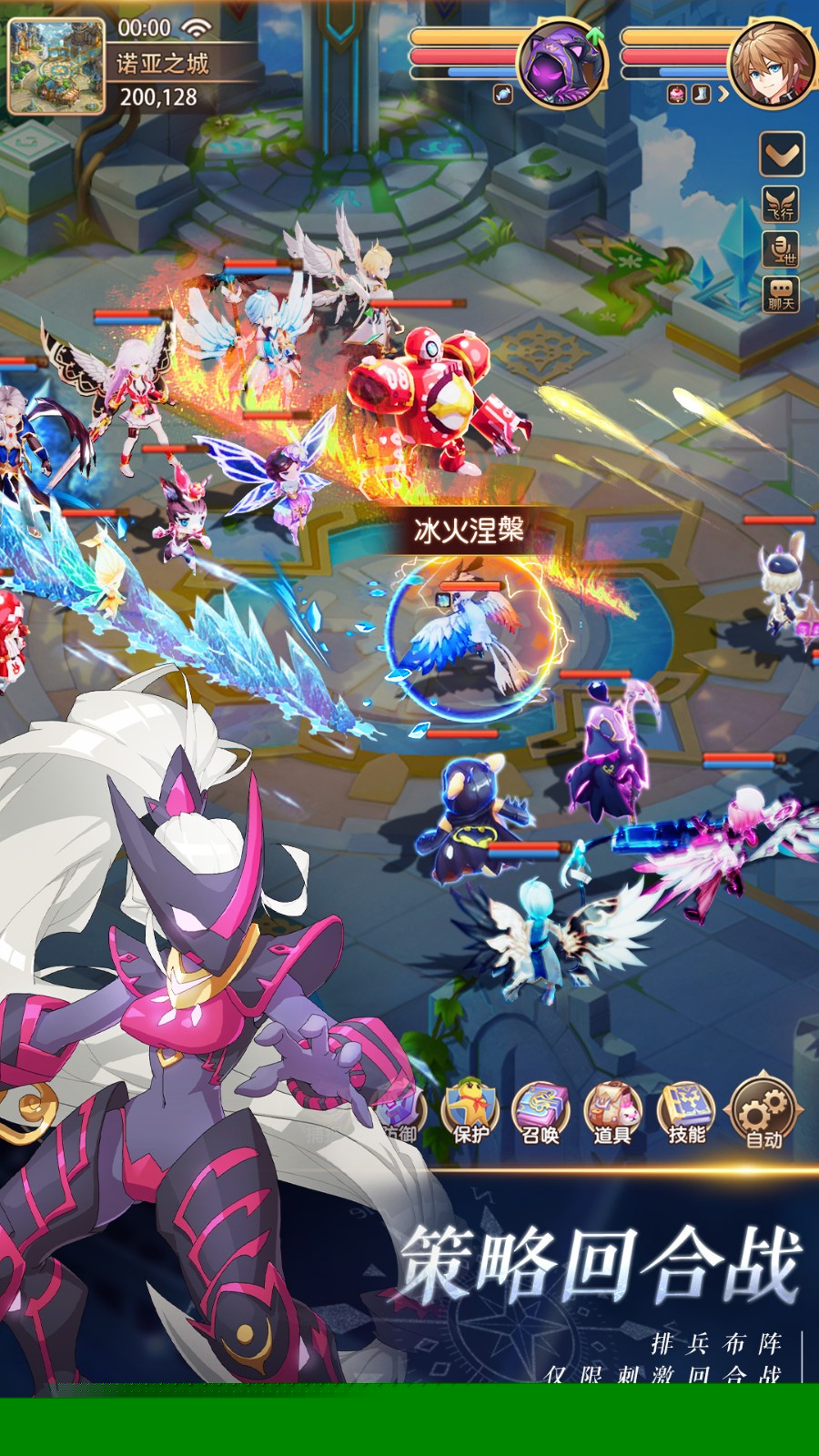Image resolution: width=819 pixels, height=1456 pixels.
Task: Open the 道具 items bag
Action: click(x=612, y=1113)
